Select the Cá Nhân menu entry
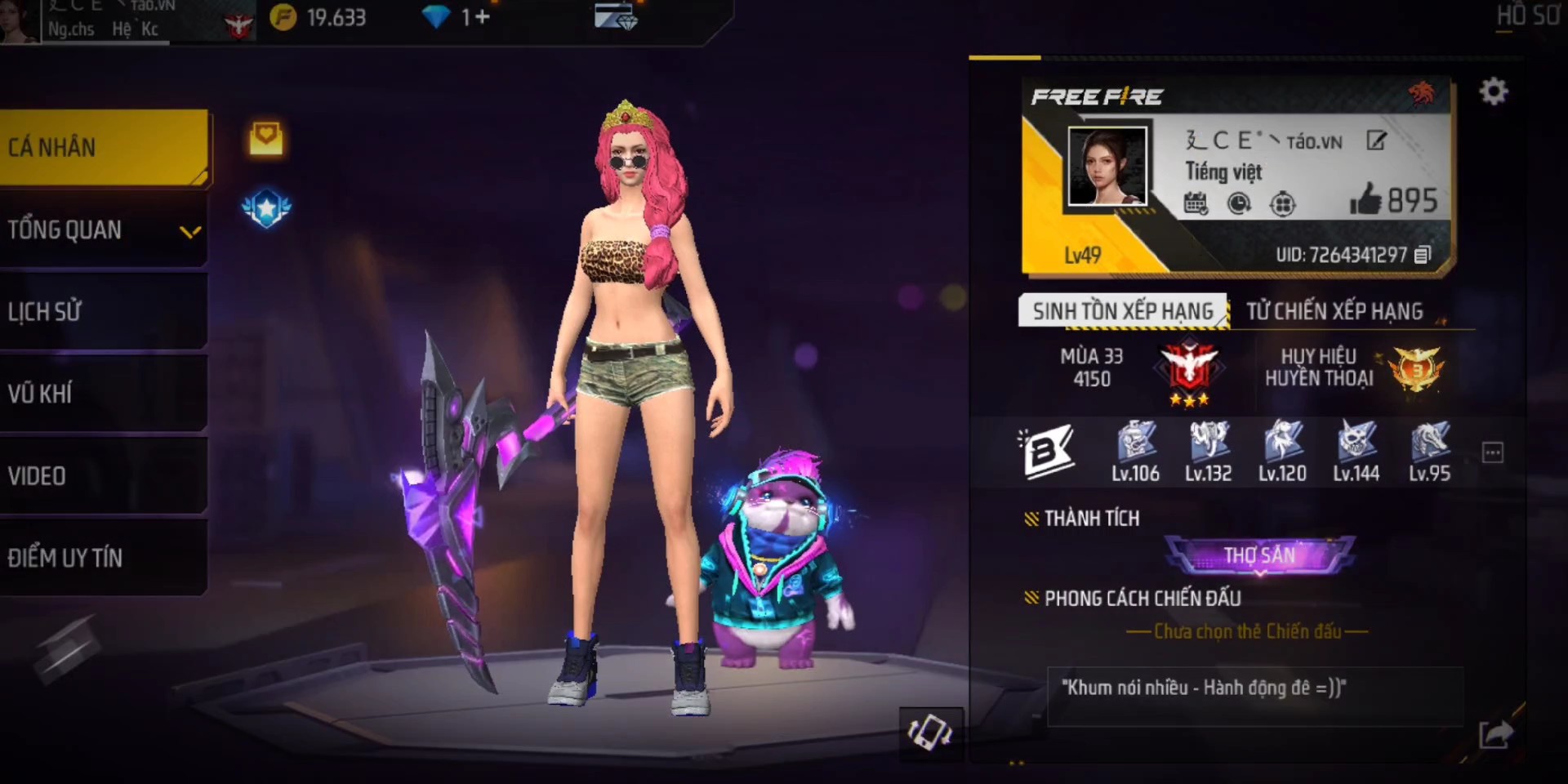1568x784 pixels. pos(104,148)
